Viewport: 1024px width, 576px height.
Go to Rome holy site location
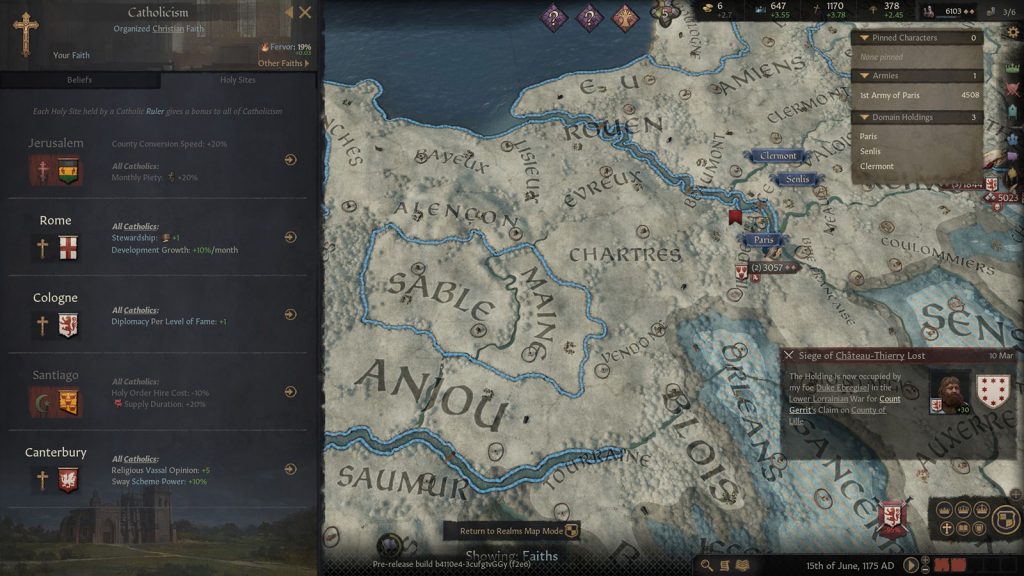(290, 237)
